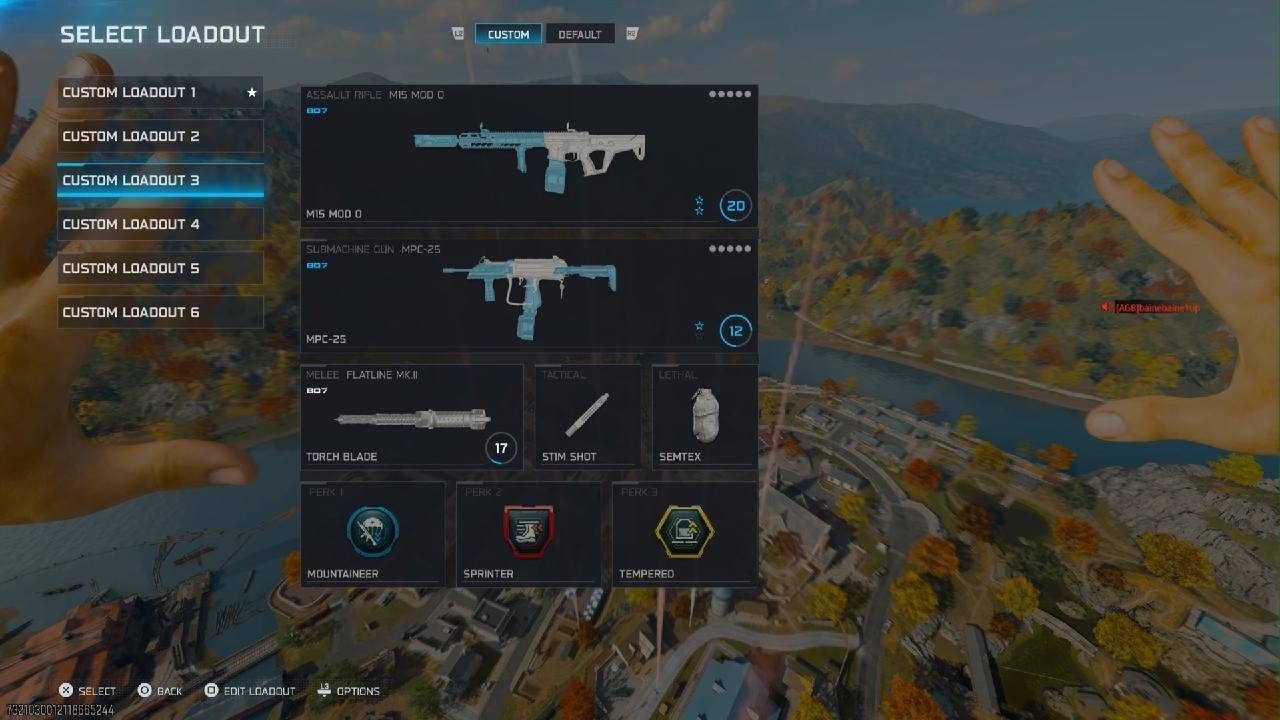Choose the Tempered perk slot
This screenshot has width=1280, height=720.
684,533
